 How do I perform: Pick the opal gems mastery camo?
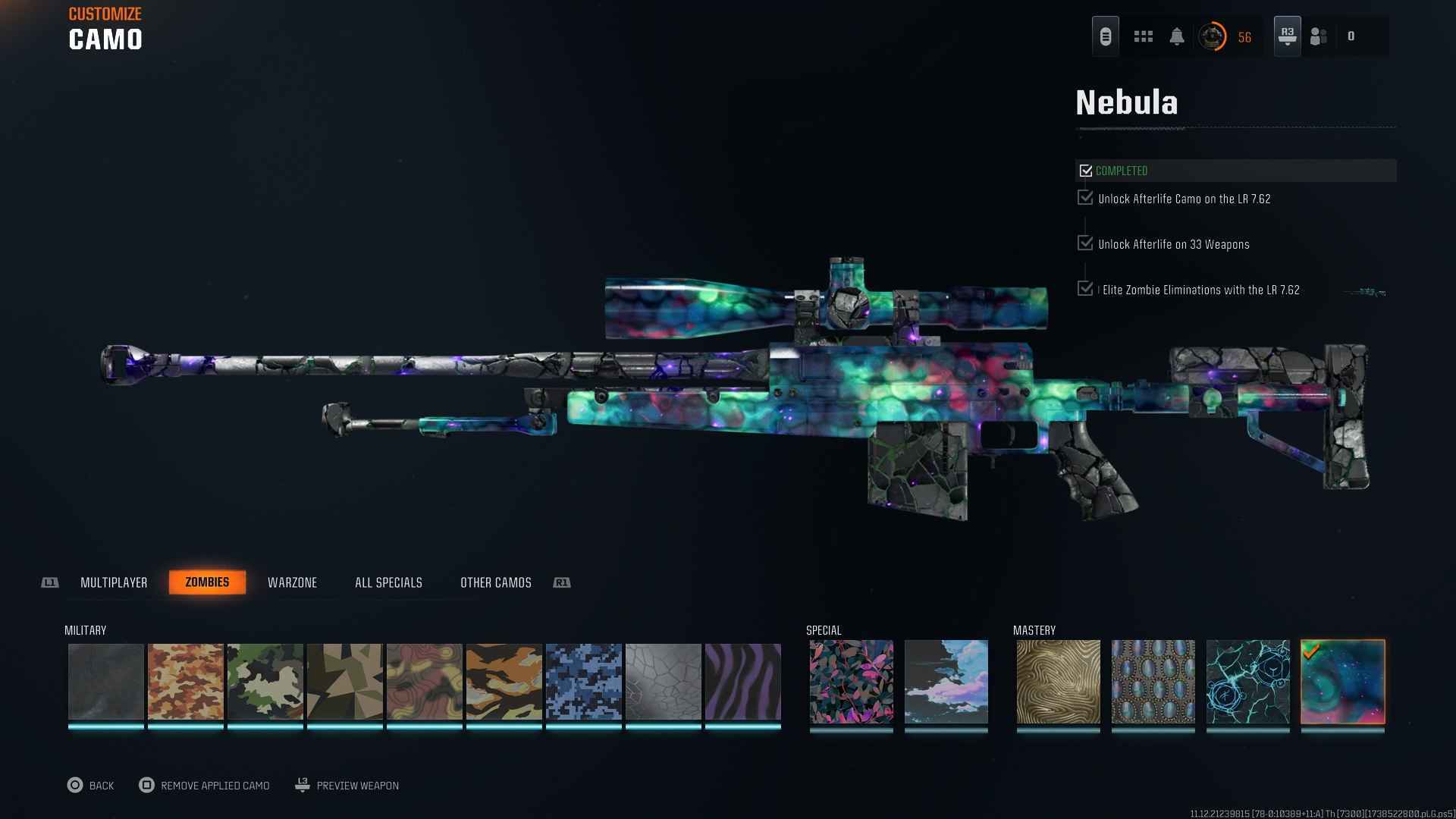pos(1153,682)
